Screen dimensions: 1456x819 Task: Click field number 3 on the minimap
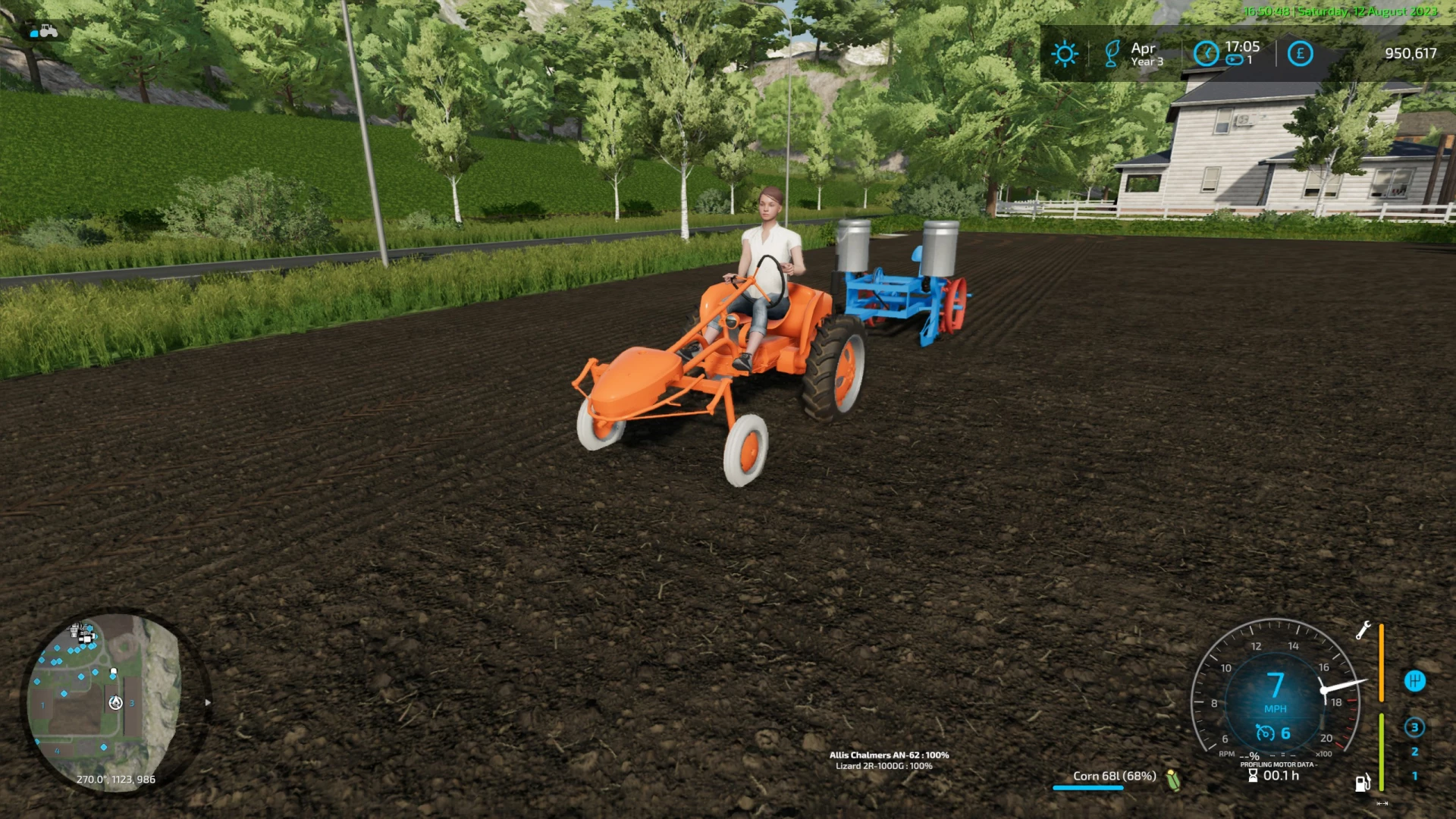click(x=133, y=703)
